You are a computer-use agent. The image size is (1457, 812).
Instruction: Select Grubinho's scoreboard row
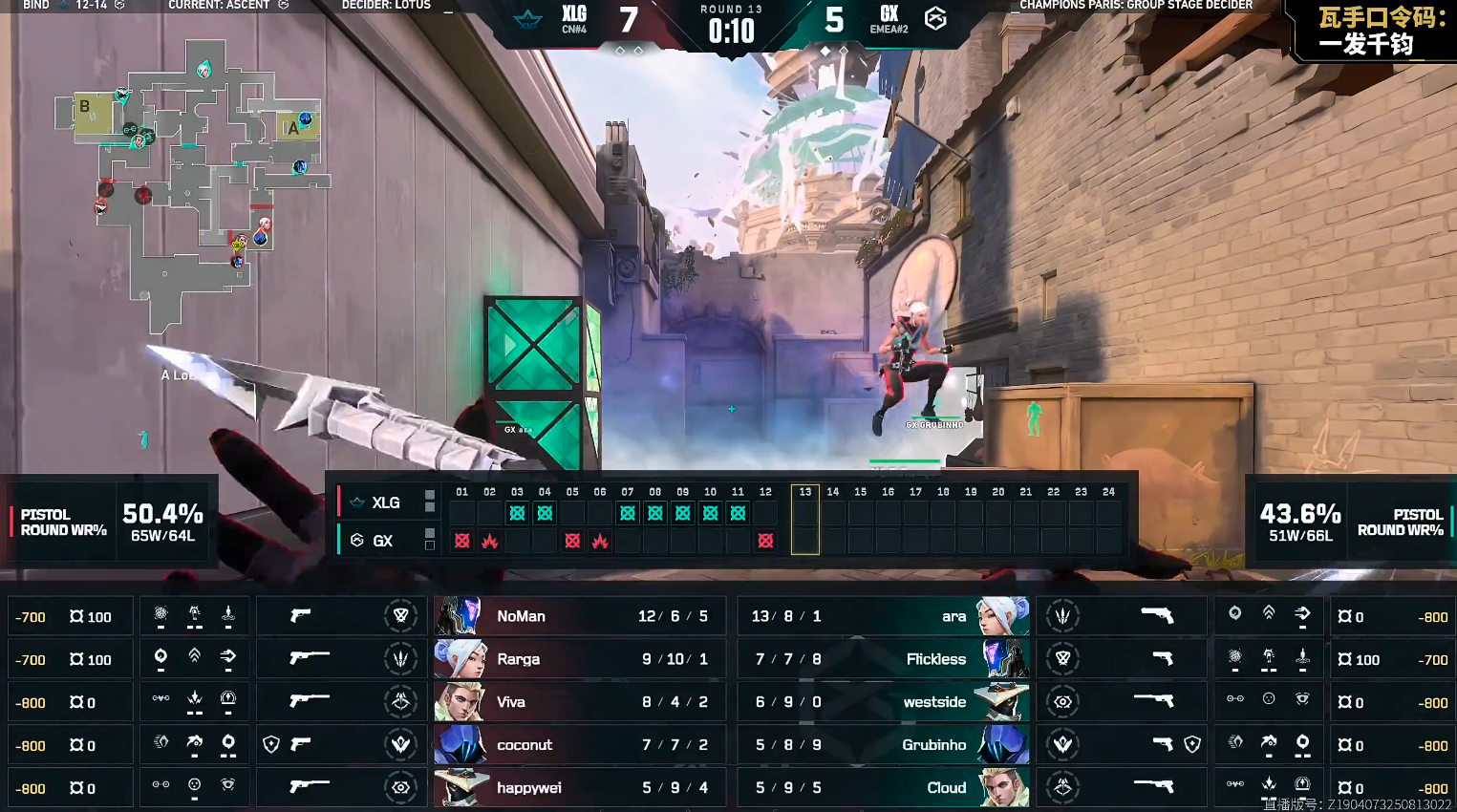pos(883,745)
